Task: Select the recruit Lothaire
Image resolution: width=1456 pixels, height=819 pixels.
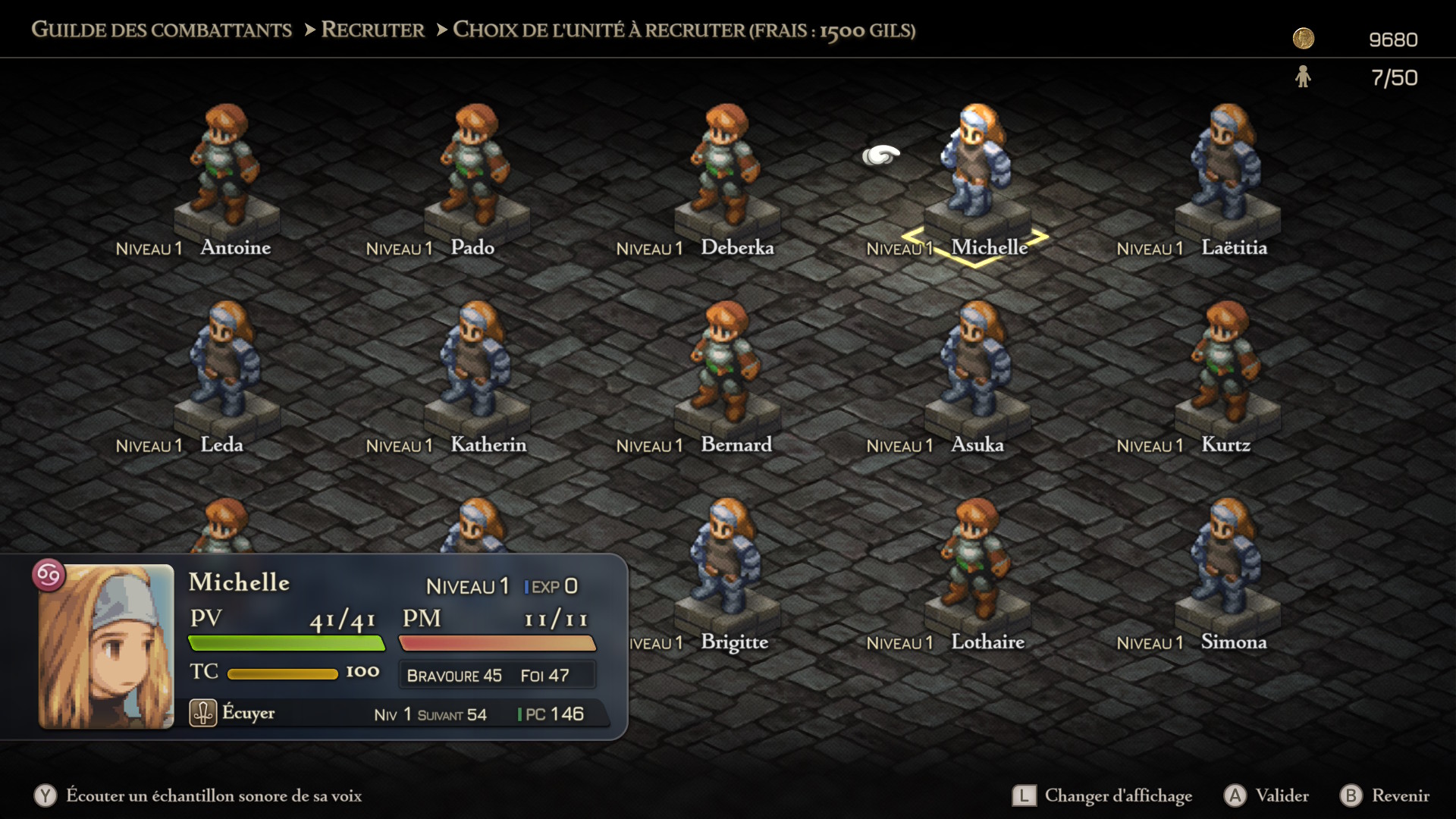Action: (x=974, y=561)
